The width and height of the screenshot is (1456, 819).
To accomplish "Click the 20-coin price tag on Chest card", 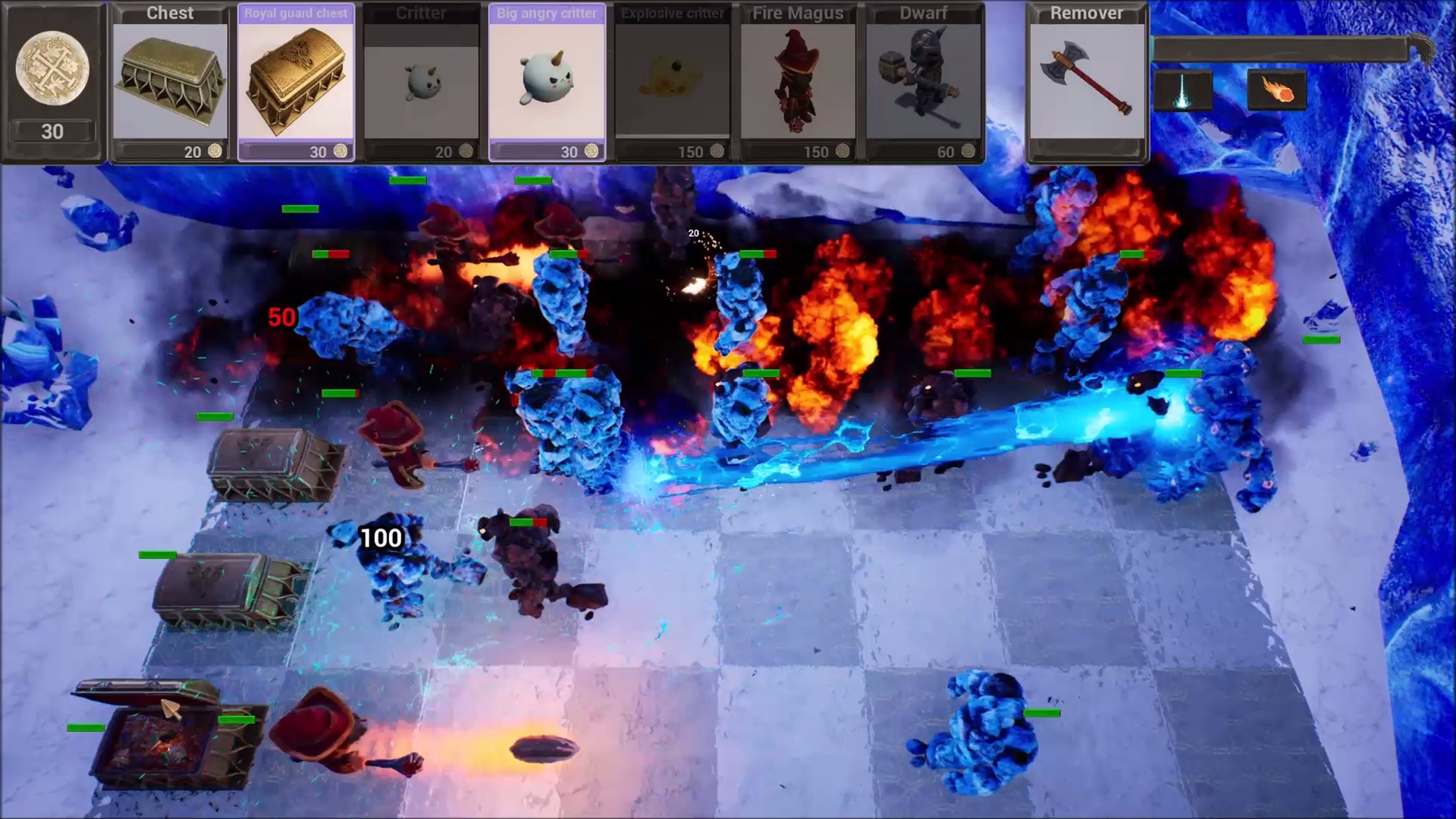I will click(193, 152).
